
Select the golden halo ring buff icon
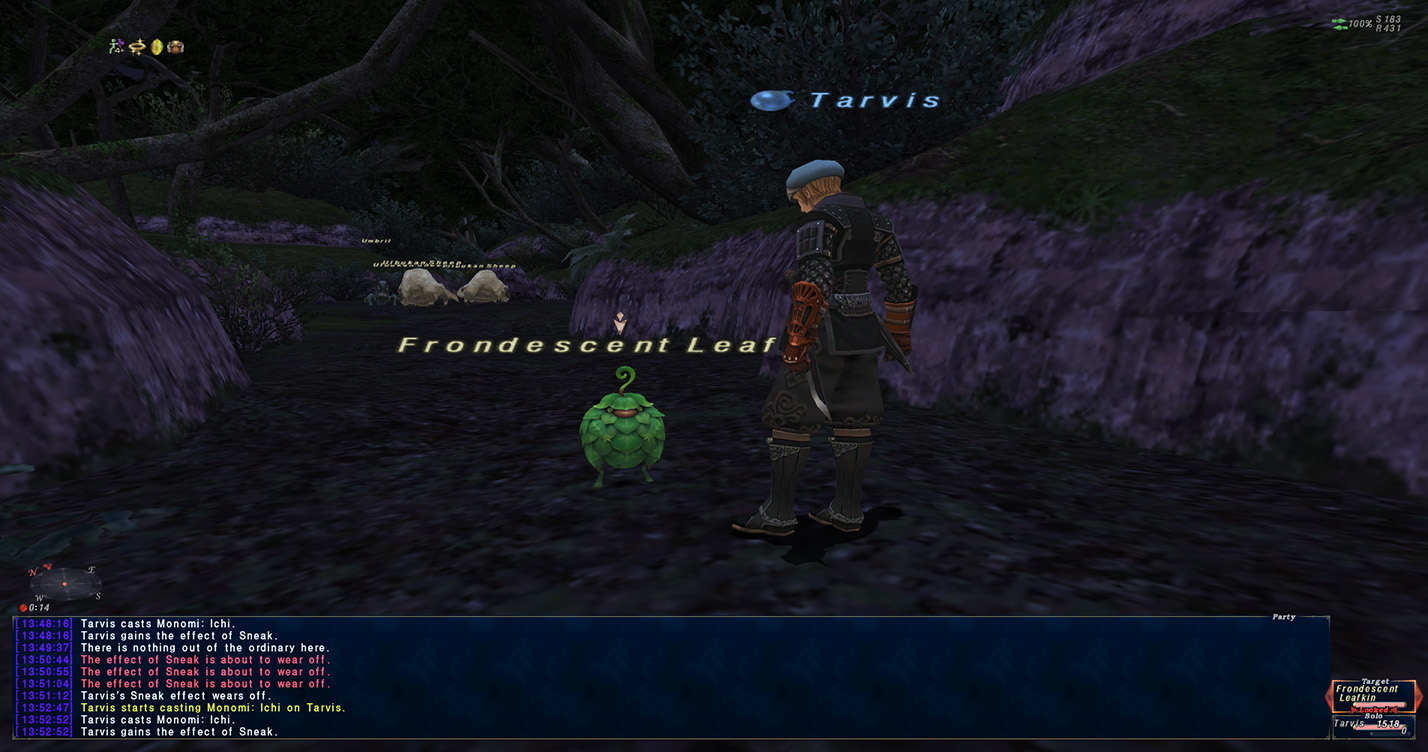[138, 46]
